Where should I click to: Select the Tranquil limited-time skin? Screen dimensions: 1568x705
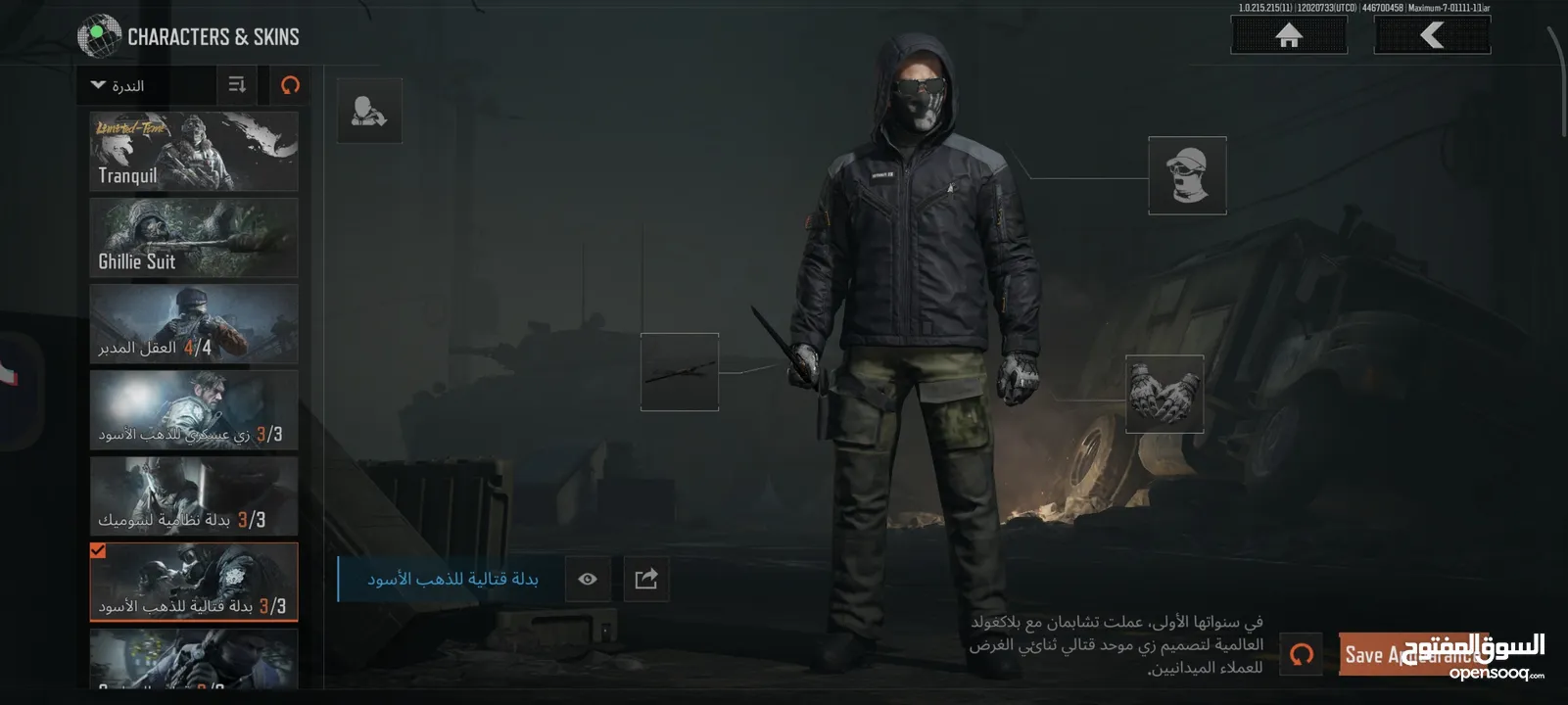(x=193, y=151)
